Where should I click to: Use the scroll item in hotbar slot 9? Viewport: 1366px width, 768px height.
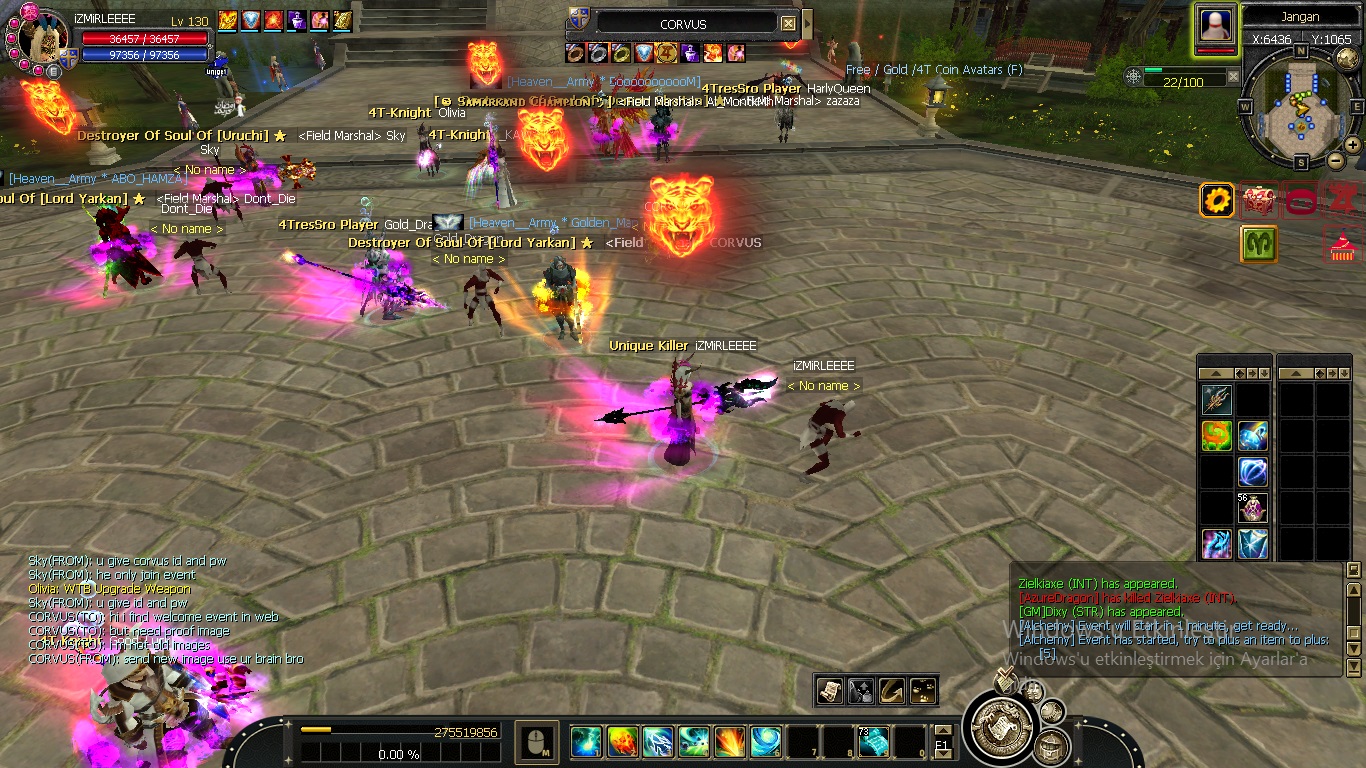[x=873, y=741]
